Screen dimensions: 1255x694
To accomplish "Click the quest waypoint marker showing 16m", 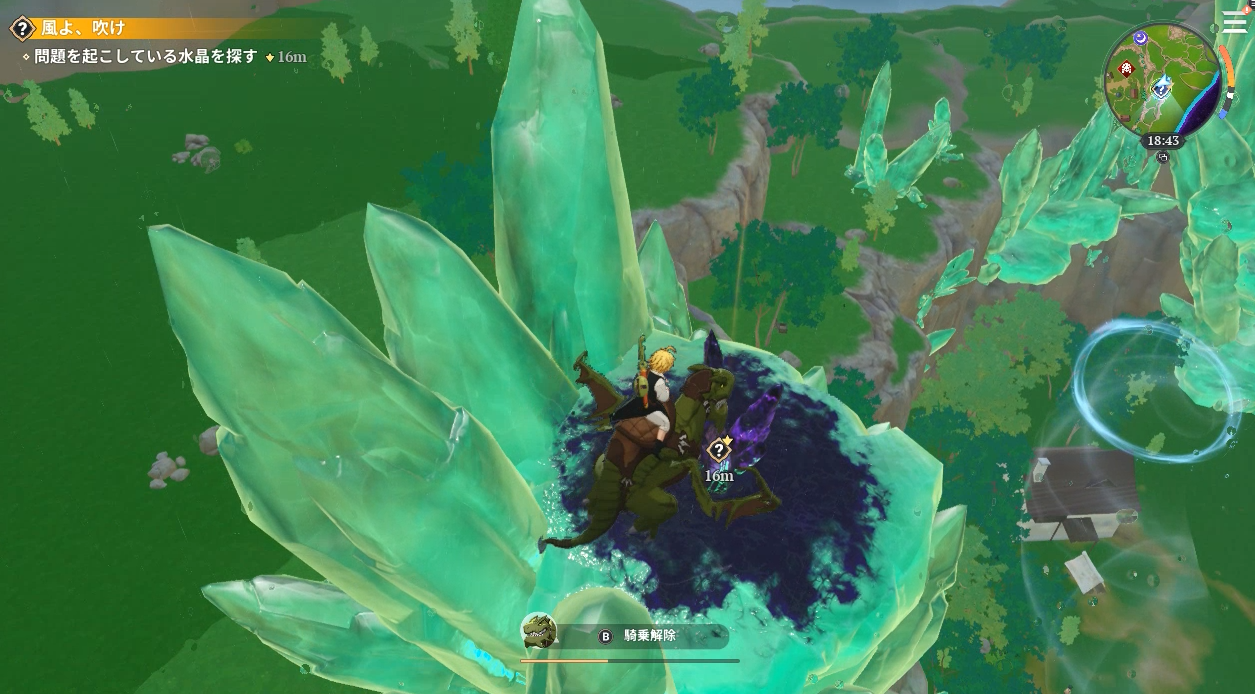I will pyautogui.click(x=719, y=449).
